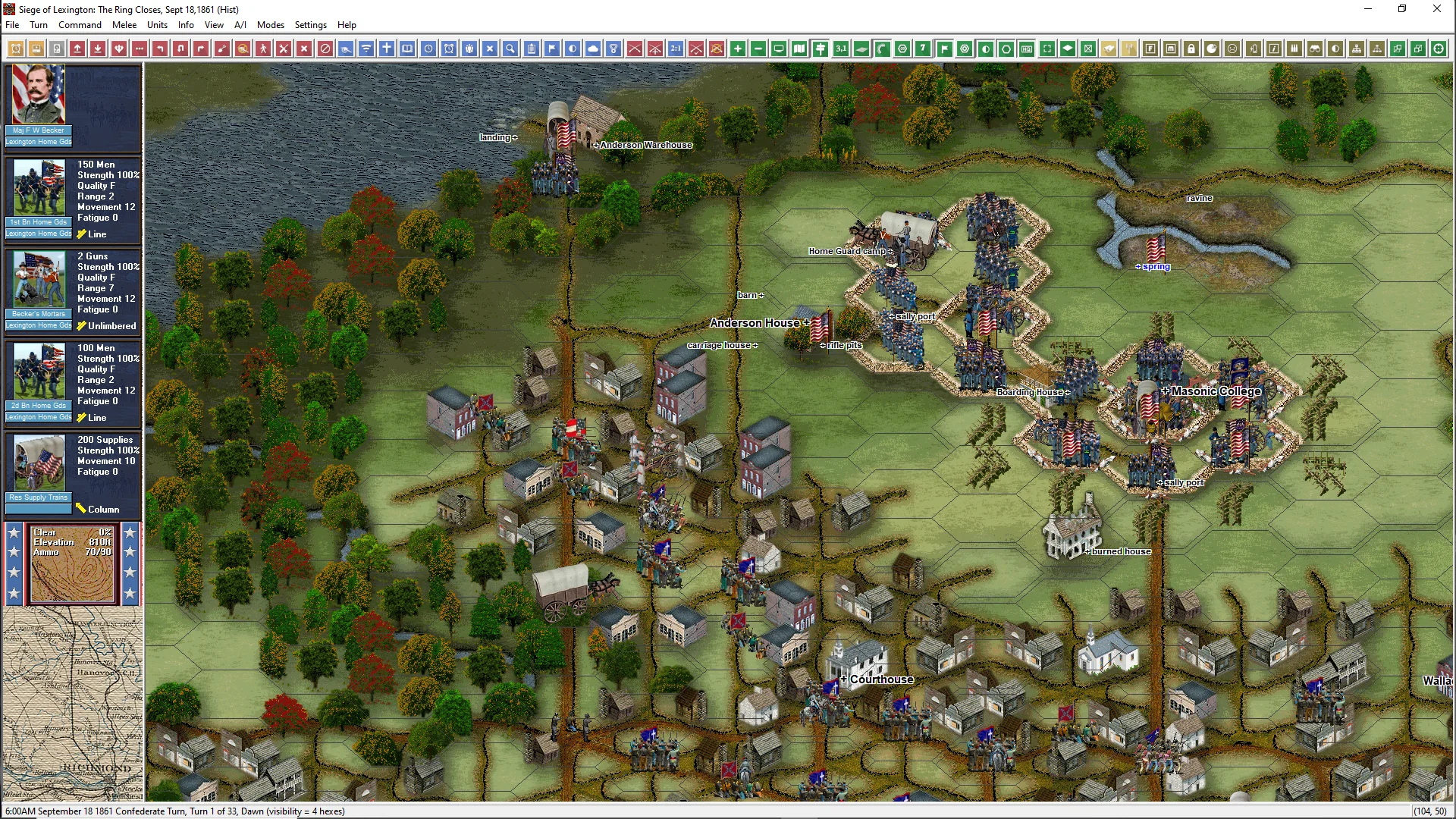
Task: Click the green HQ toolbar button
Action: point(1027,49)
